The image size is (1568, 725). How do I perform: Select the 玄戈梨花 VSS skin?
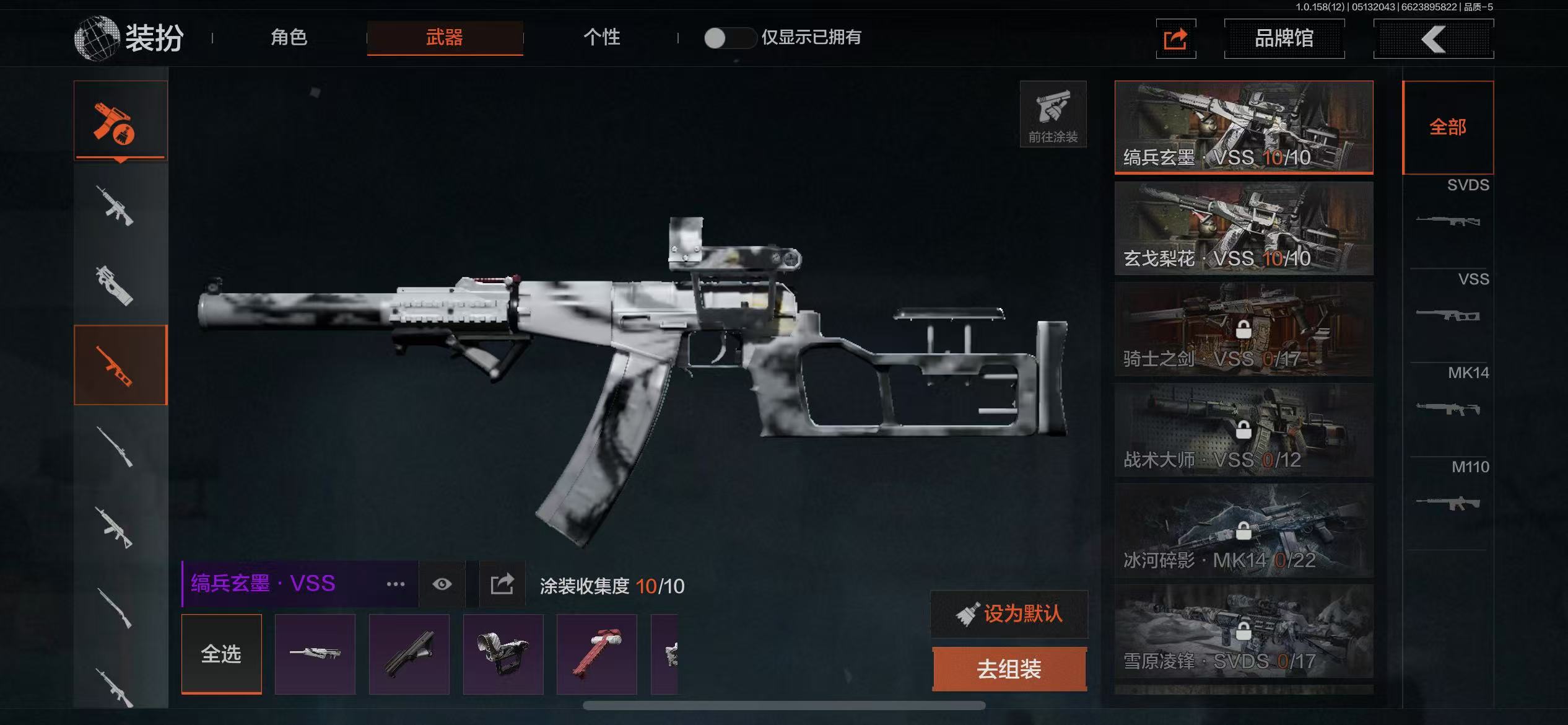(x=1244, y=229)
